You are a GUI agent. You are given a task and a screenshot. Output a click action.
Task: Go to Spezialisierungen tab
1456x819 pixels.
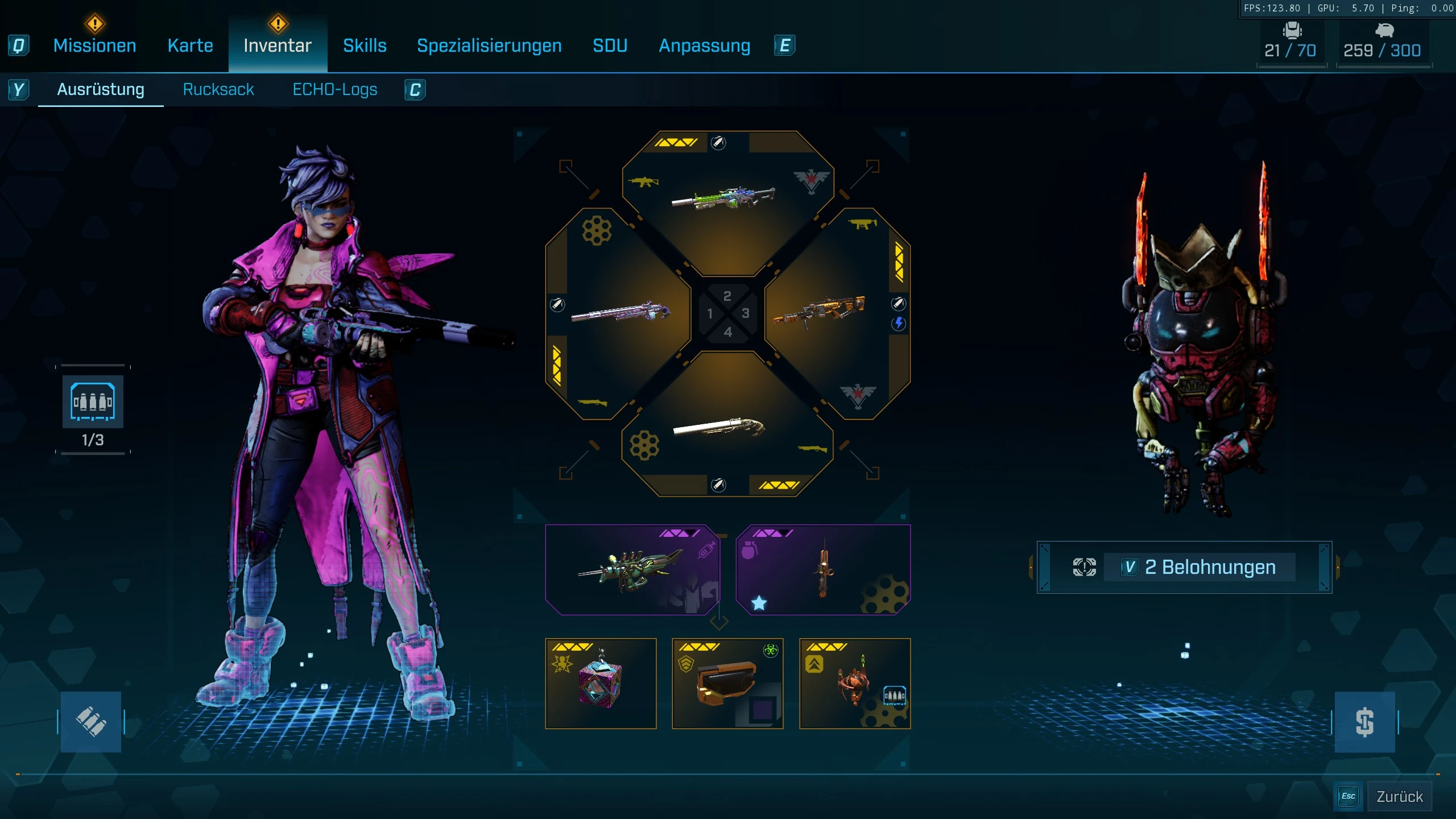(x=489, y=45)
